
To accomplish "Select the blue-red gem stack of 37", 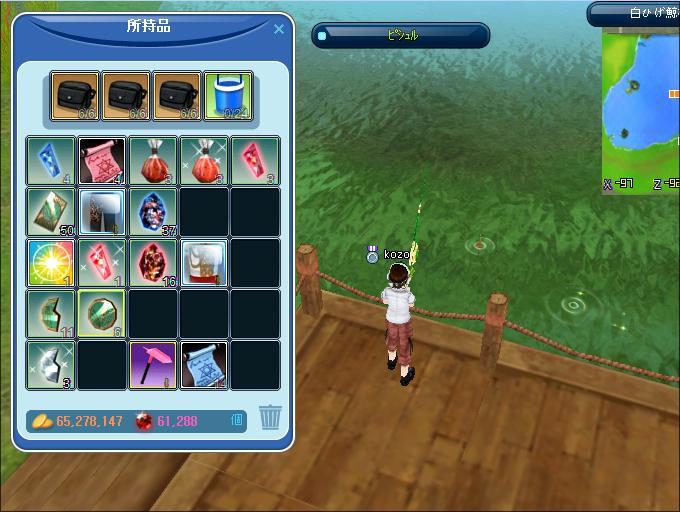I will (153, 212).
